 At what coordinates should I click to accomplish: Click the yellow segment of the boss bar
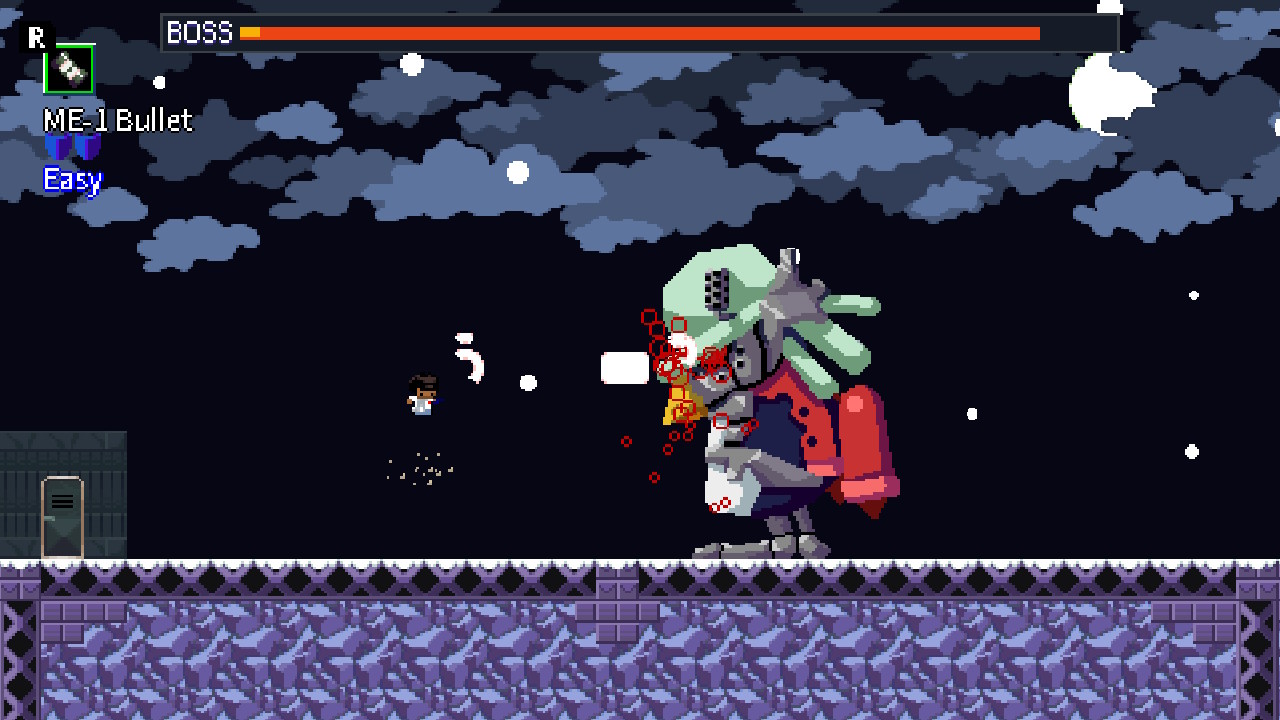tap(252, 32)
